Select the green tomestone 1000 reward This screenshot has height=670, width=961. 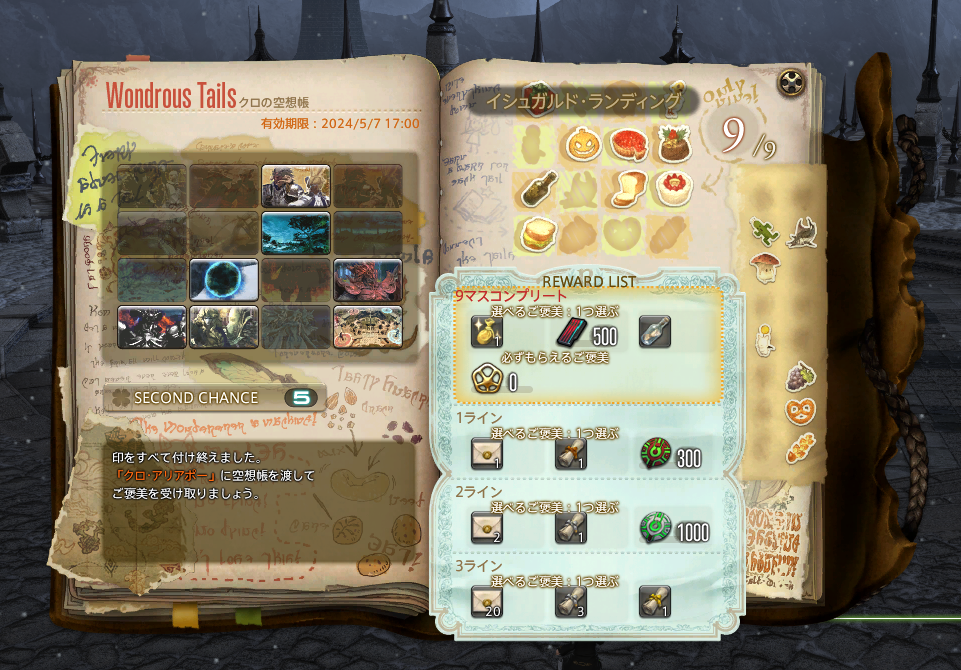[654, 528]
